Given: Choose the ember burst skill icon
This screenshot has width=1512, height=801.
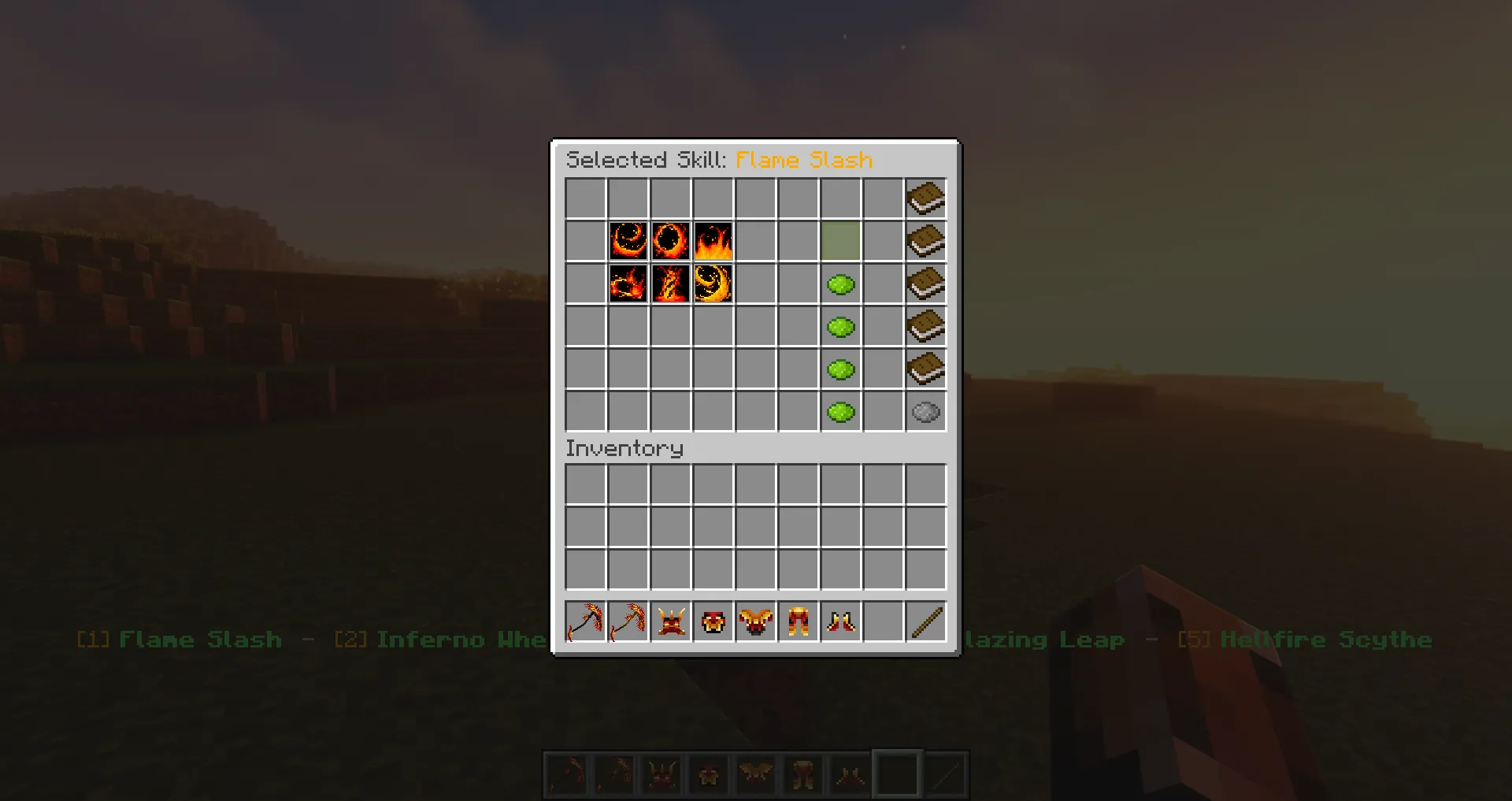Looking at the screenshot, I should point(628,284).
